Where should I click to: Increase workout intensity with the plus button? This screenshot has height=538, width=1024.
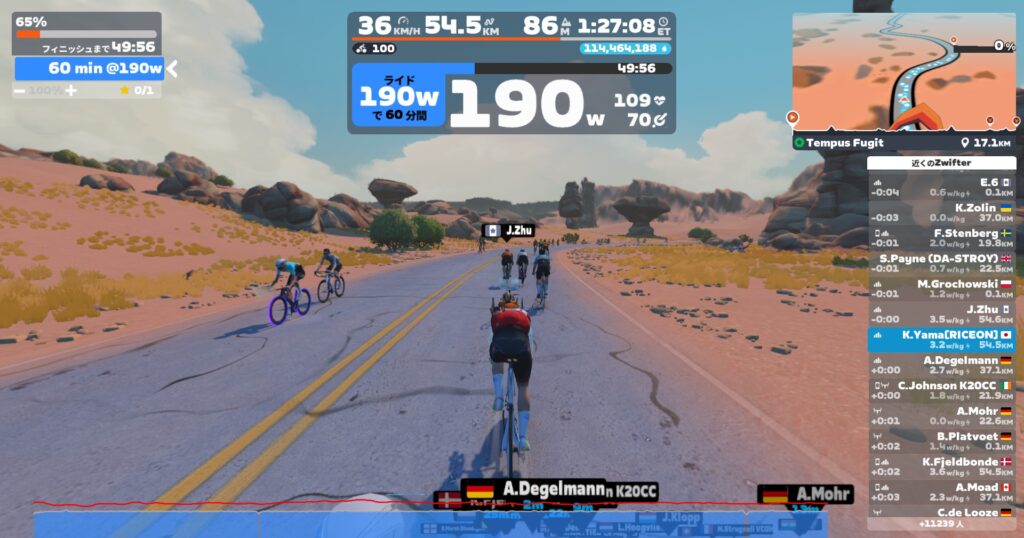(71, 90)
